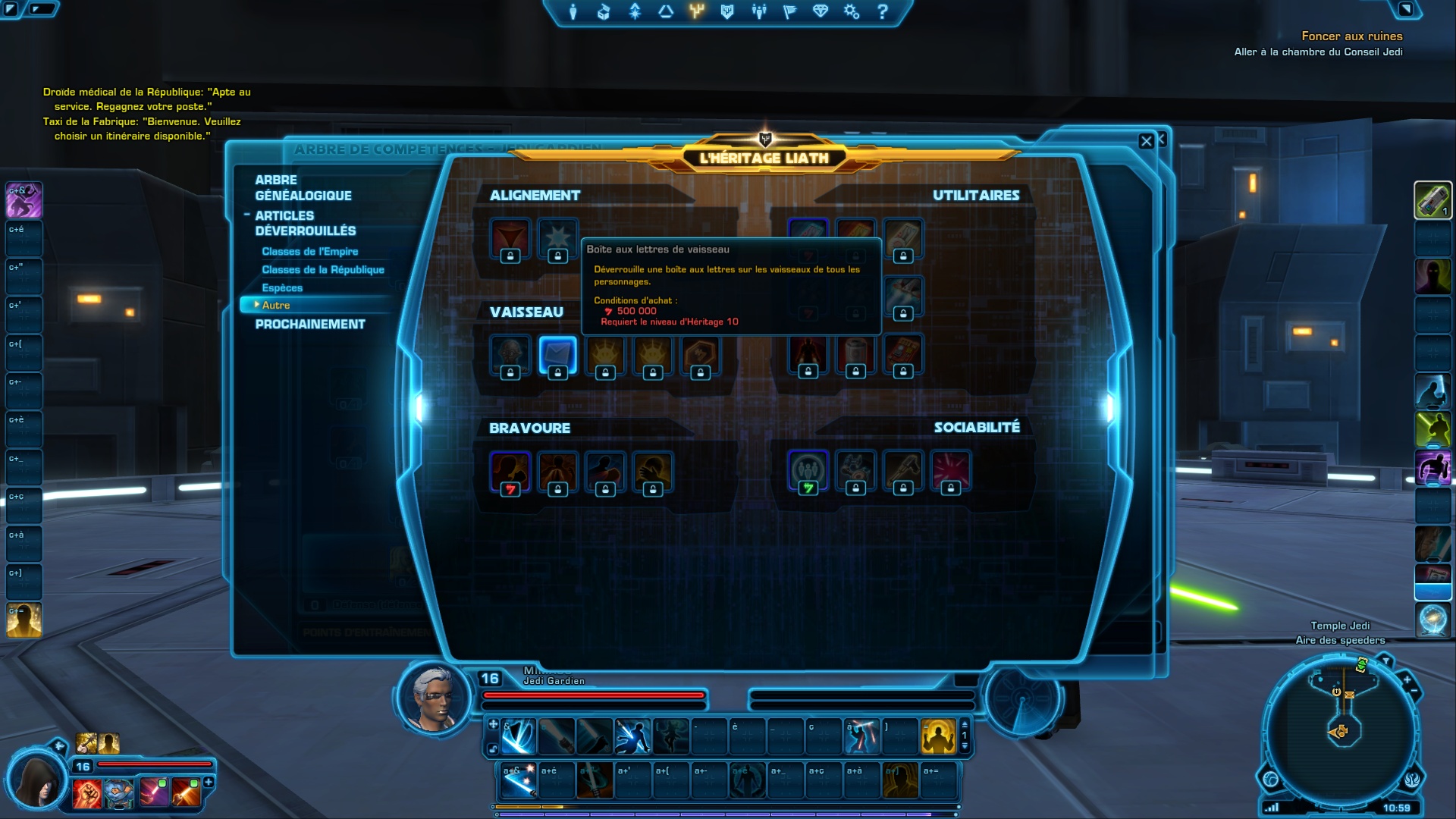Open the gear settings menu

(851, 12)
